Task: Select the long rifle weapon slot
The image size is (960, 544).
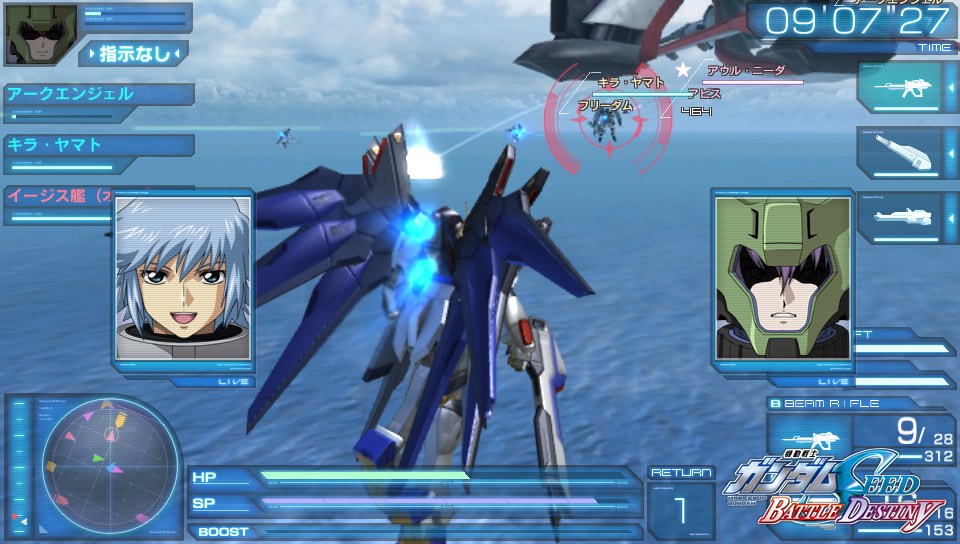Action: [x=899, y=215]
